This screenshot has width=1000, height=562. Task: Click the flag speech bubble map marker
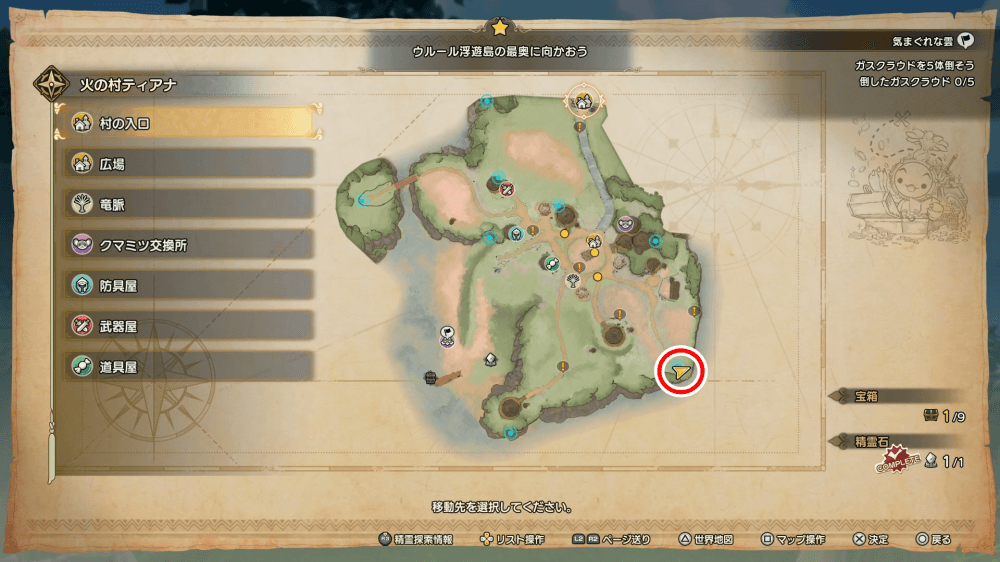point(448,334)
